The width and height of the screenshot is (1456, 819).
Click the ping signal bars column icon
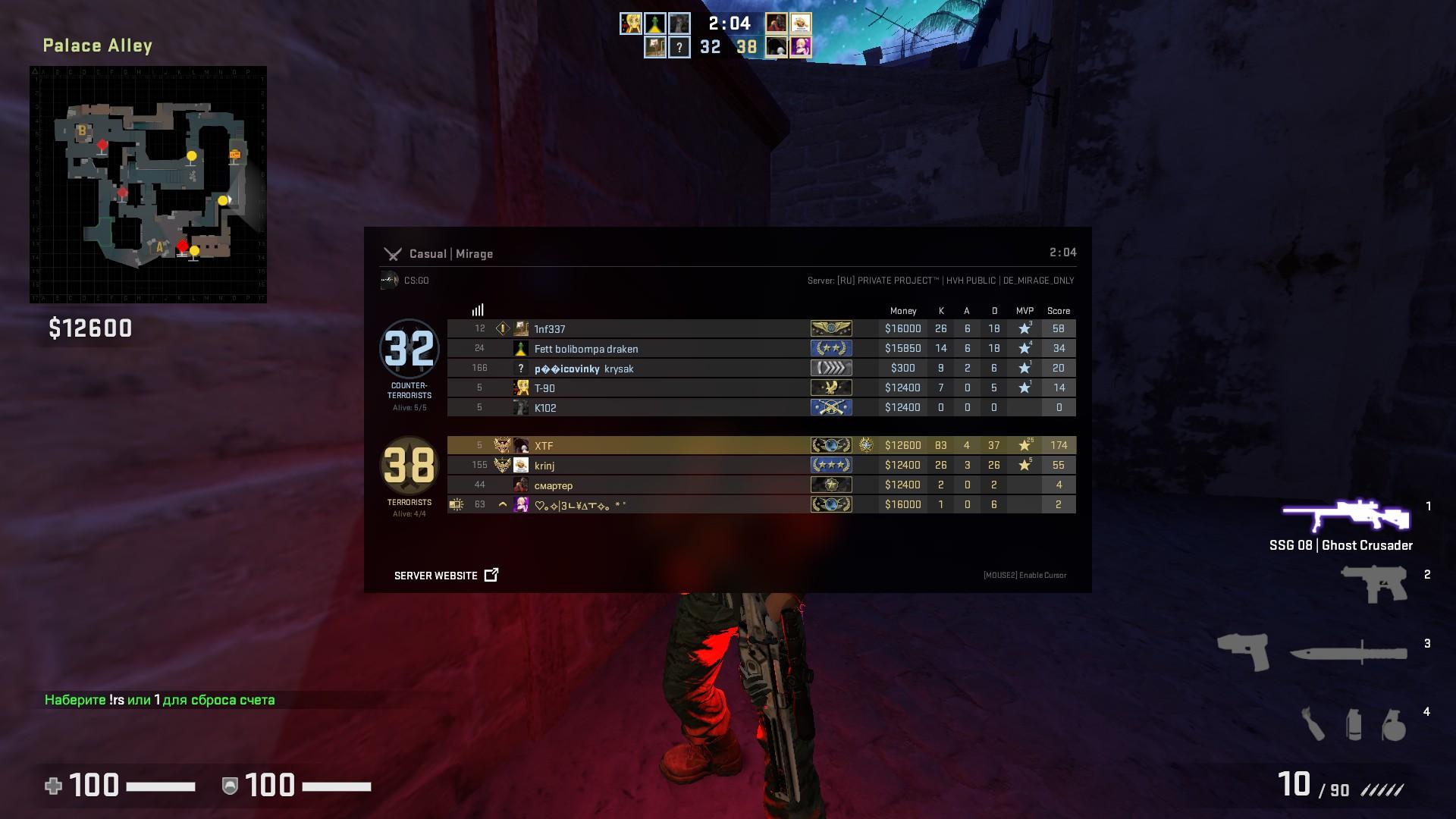pos(477,309)
